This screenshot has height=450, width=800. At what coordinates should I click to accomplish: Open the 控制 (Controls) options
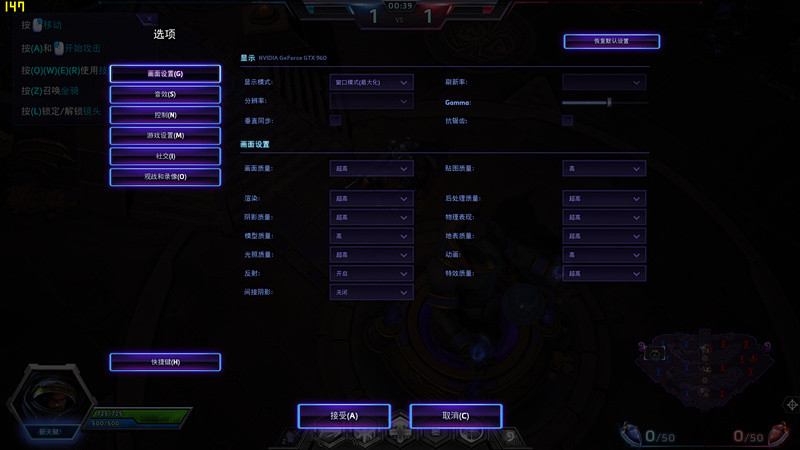tap(165, 115)
